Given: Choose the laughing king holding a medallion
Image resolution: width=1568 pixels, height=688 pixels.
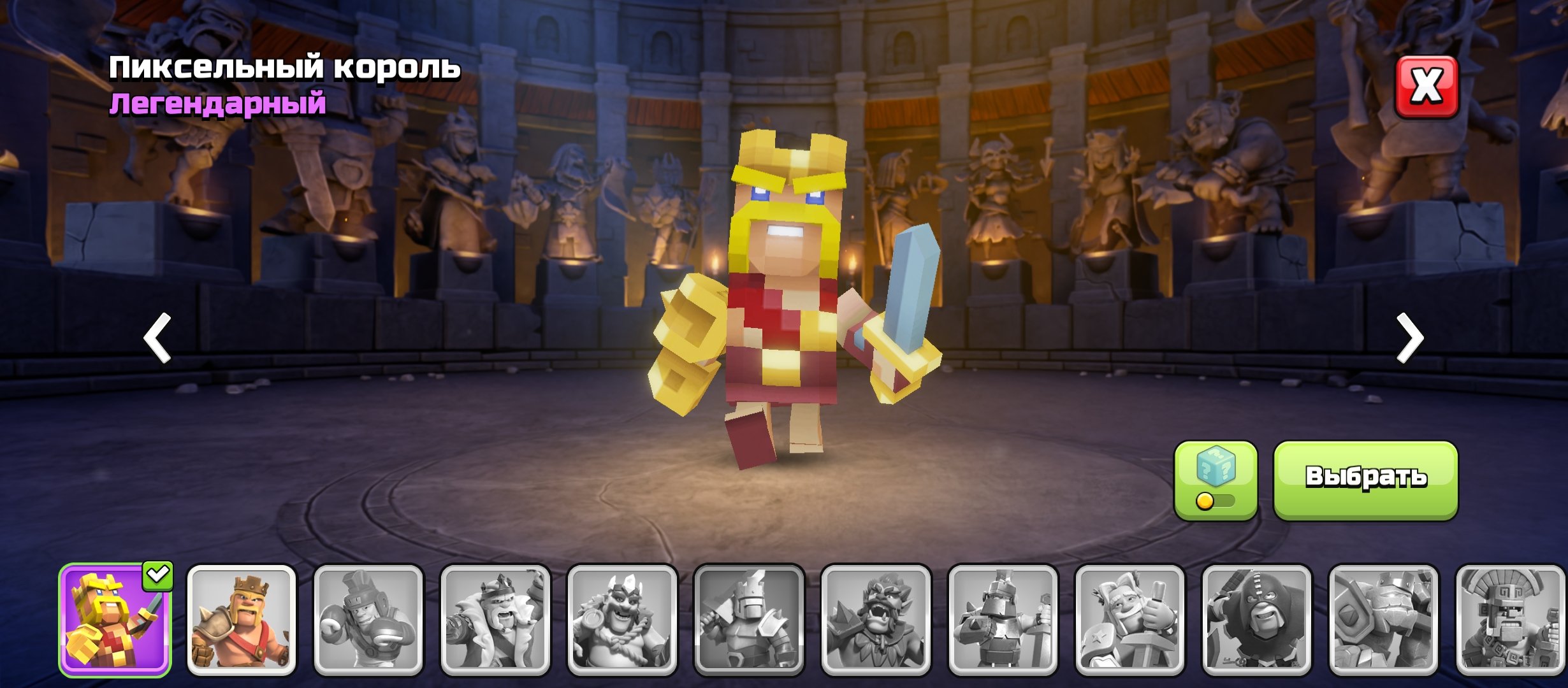Looking at the screenshot, I should pyautogui.click(x=622, y=620).
